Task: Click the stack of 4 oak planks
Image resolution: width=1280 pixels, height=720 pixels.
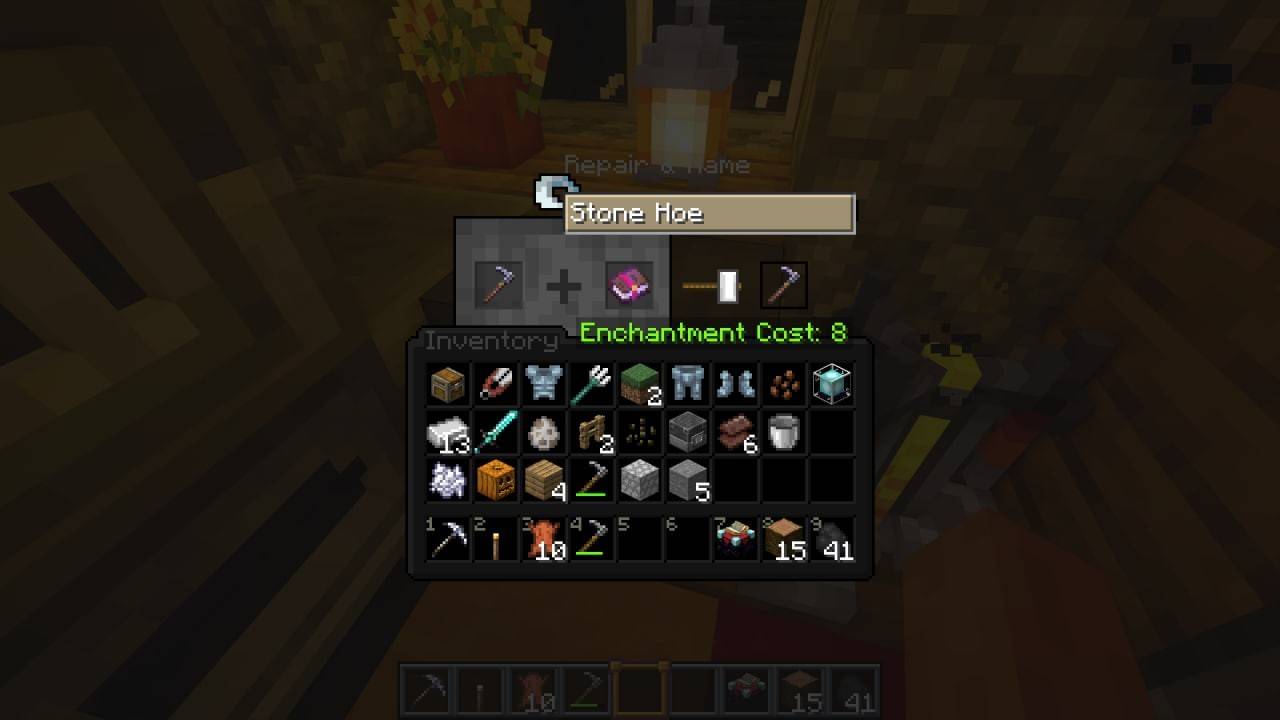Action: tap(543, 479)
